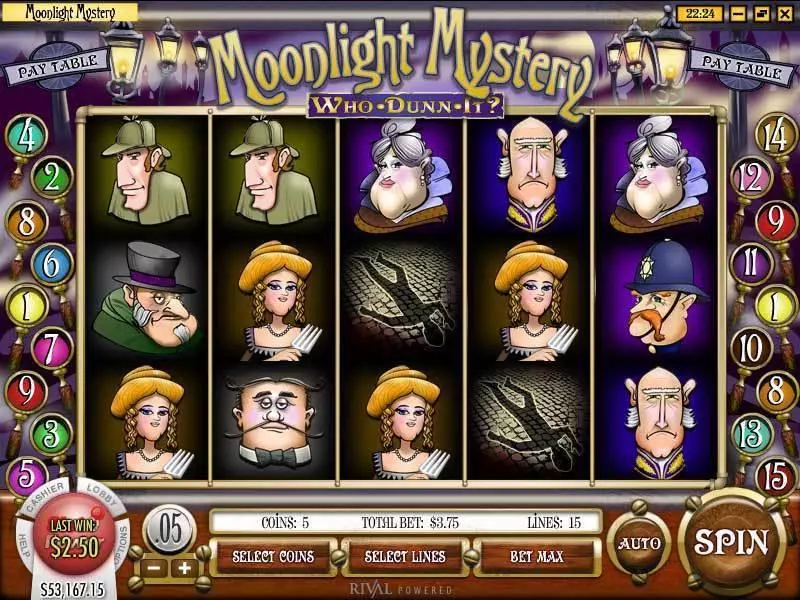
Task: Choose the SELECT LINES button
Action: click(405, 556)
